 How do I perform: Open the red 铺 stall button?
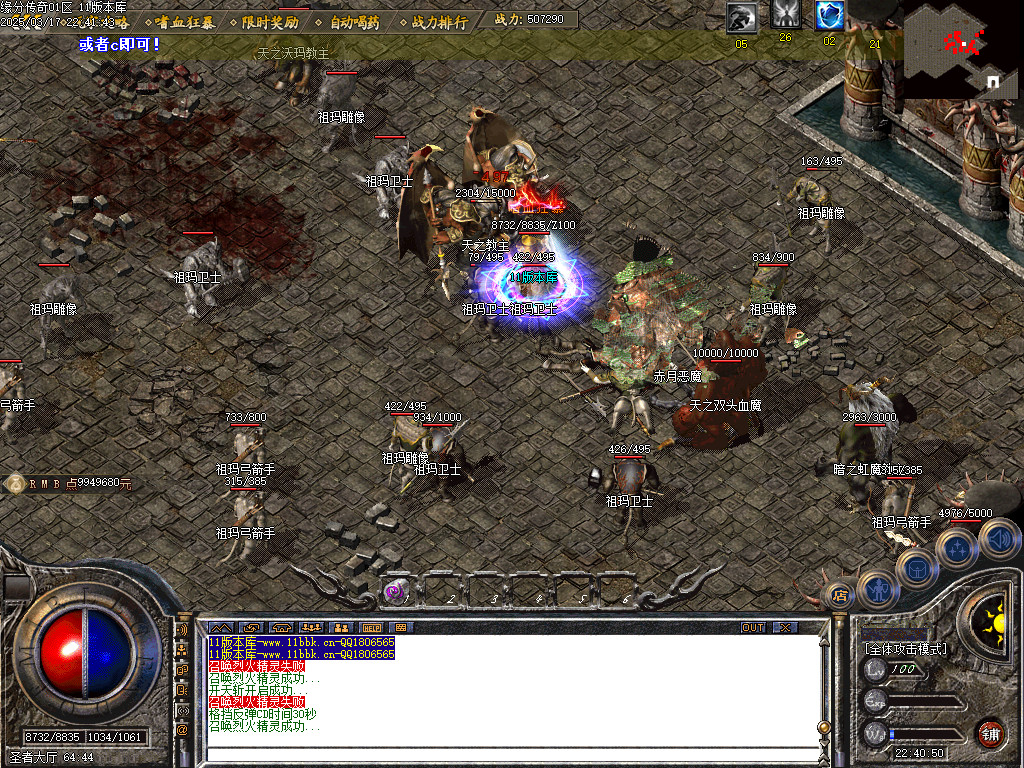[x=990, y=733]
